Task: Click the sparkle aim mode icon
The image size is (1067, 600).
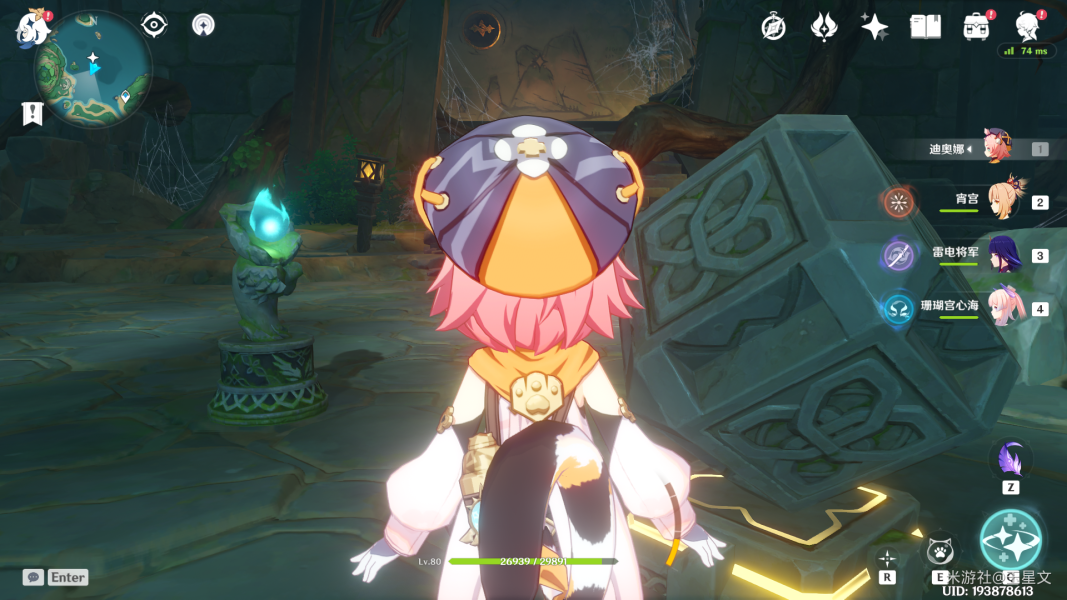Action: point(886,558)
